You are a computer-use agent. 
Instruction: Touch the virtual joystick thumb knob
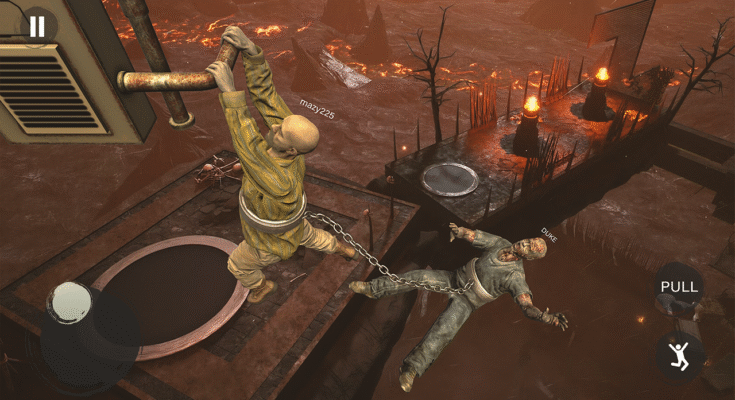[71, 303]
